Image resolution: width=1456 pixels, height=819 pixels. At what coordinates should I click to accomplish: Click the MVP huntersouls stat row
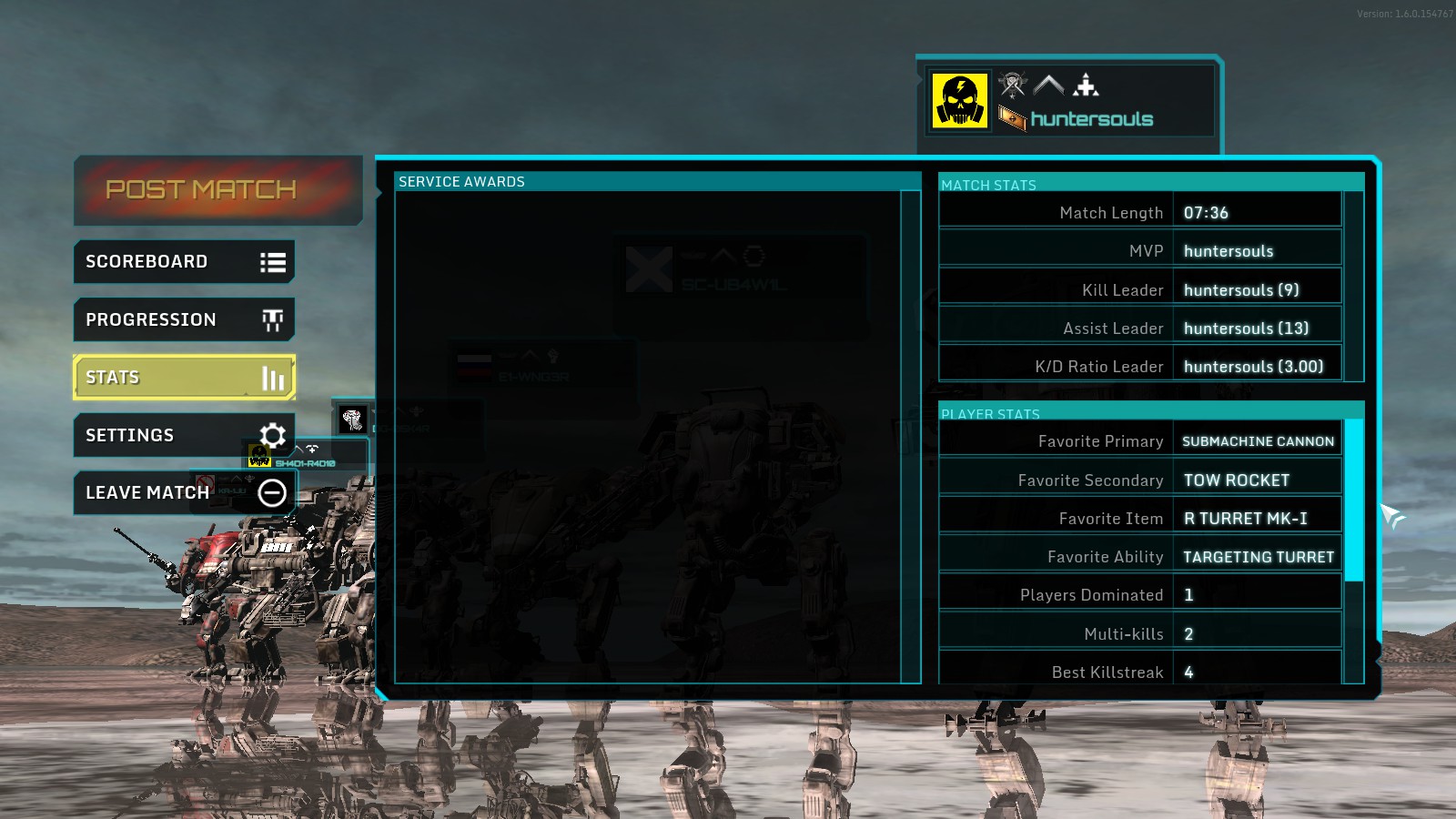[1228, 250]
